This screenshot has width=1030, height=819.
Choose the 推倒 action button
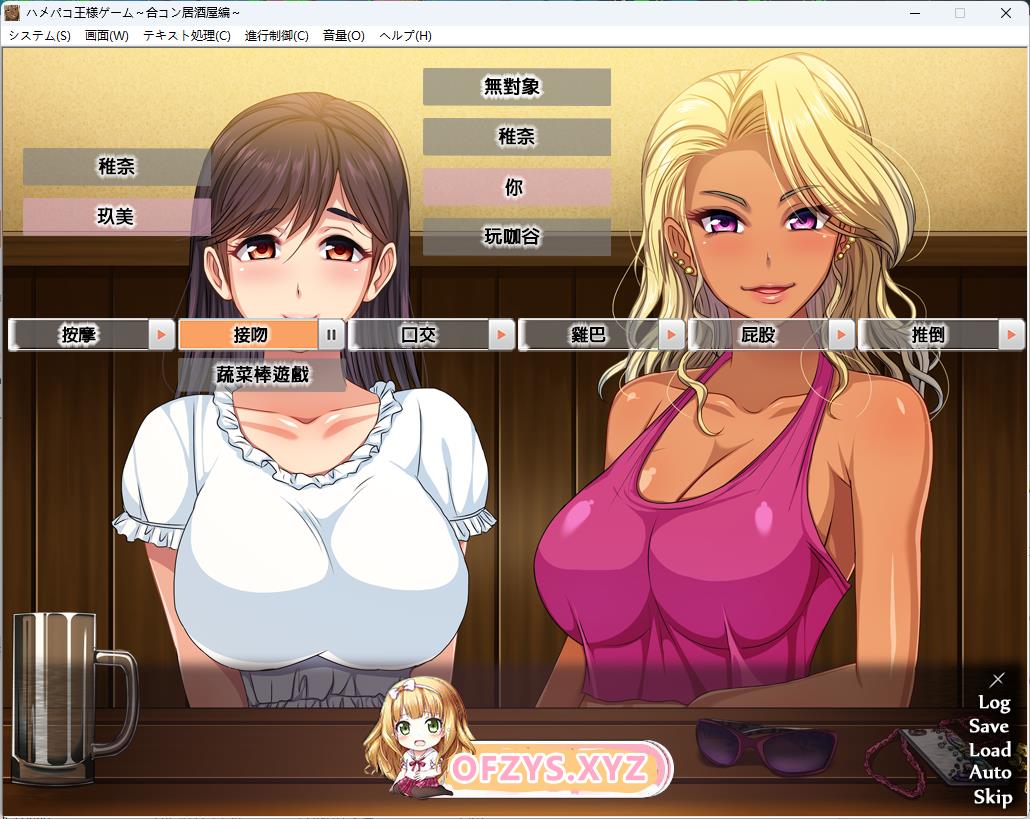pos(929,335)
